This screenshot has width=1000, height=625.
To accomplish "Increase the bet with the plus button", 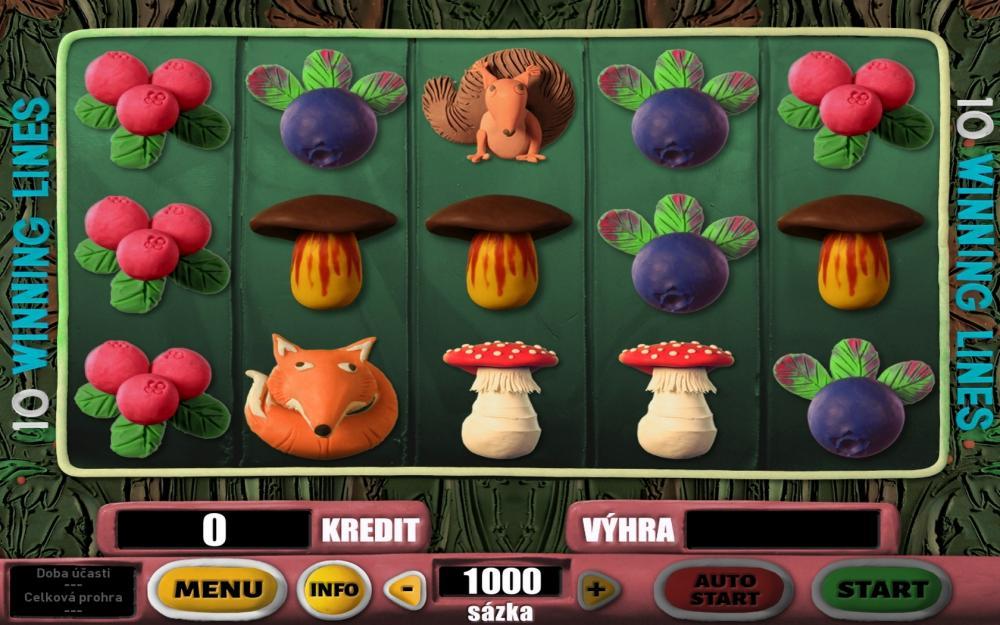I will coord(598,589).
